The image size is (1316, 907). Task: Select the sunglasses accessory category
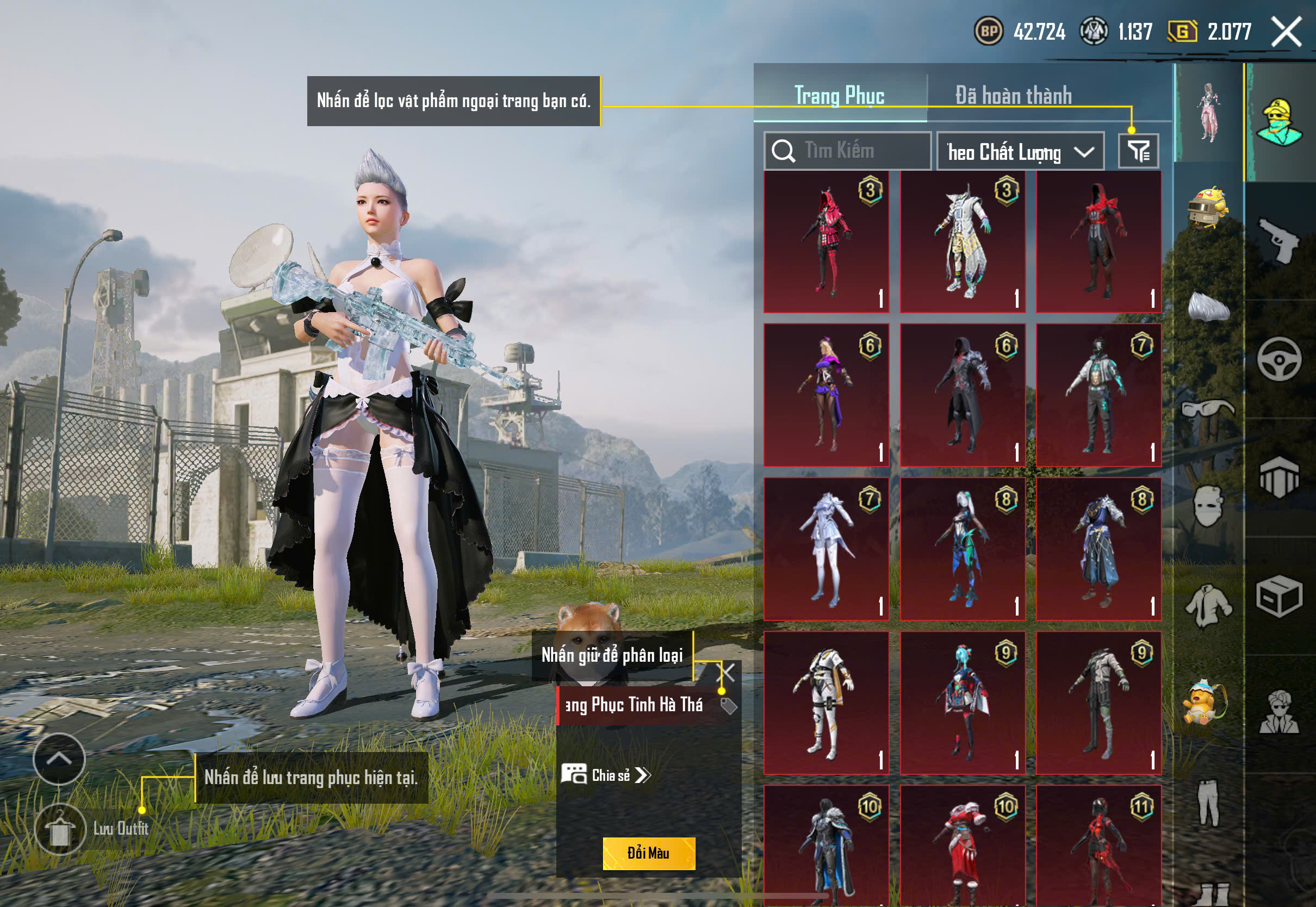coord(1208,409)
